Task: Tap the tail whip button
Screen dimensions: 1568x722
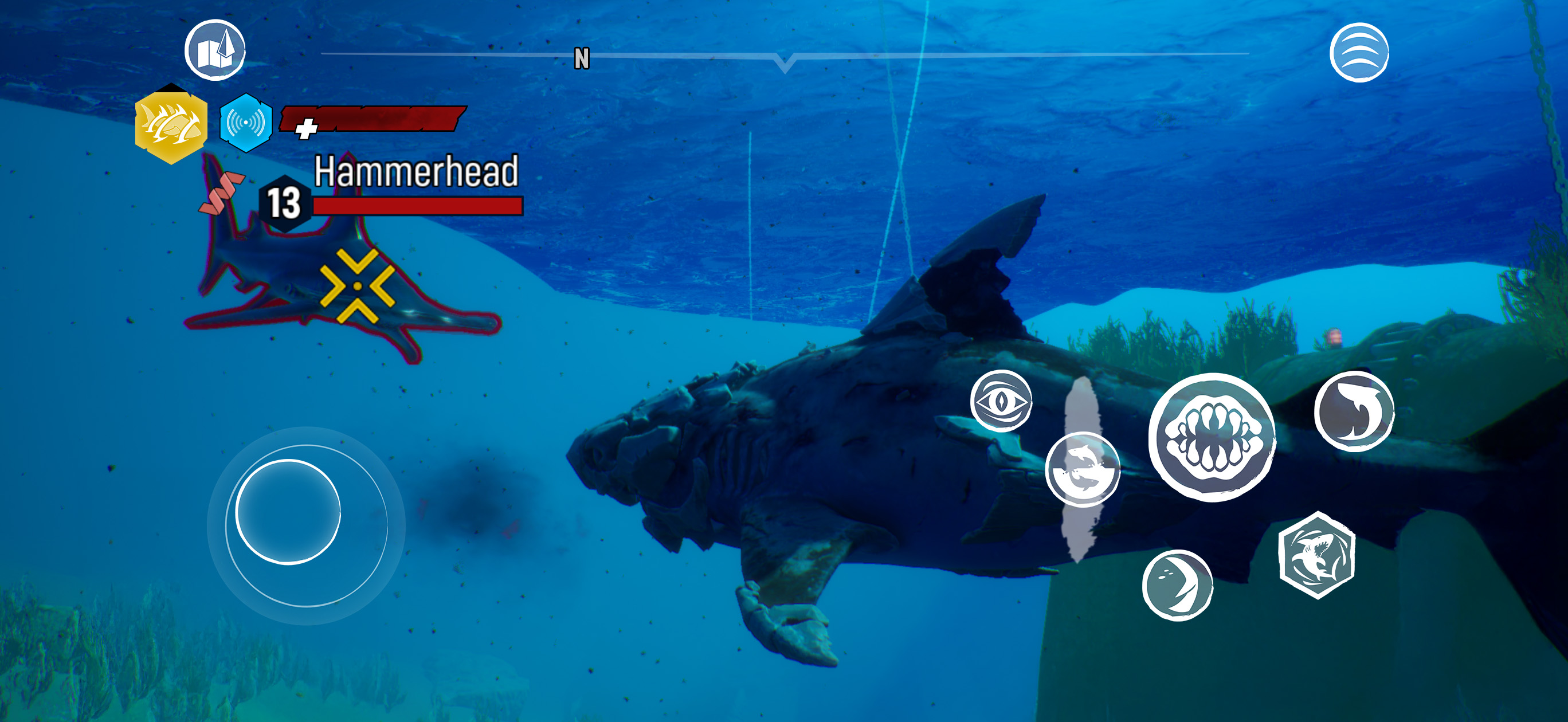Action: 1354,411
